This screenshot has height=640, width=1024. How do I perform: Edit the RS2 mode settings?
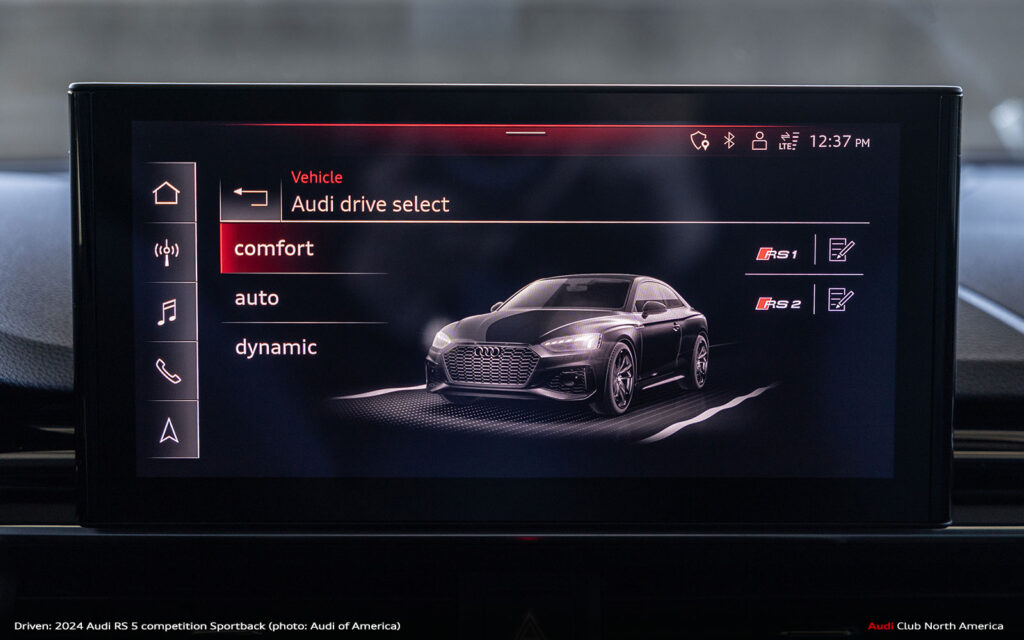[841, 300]
